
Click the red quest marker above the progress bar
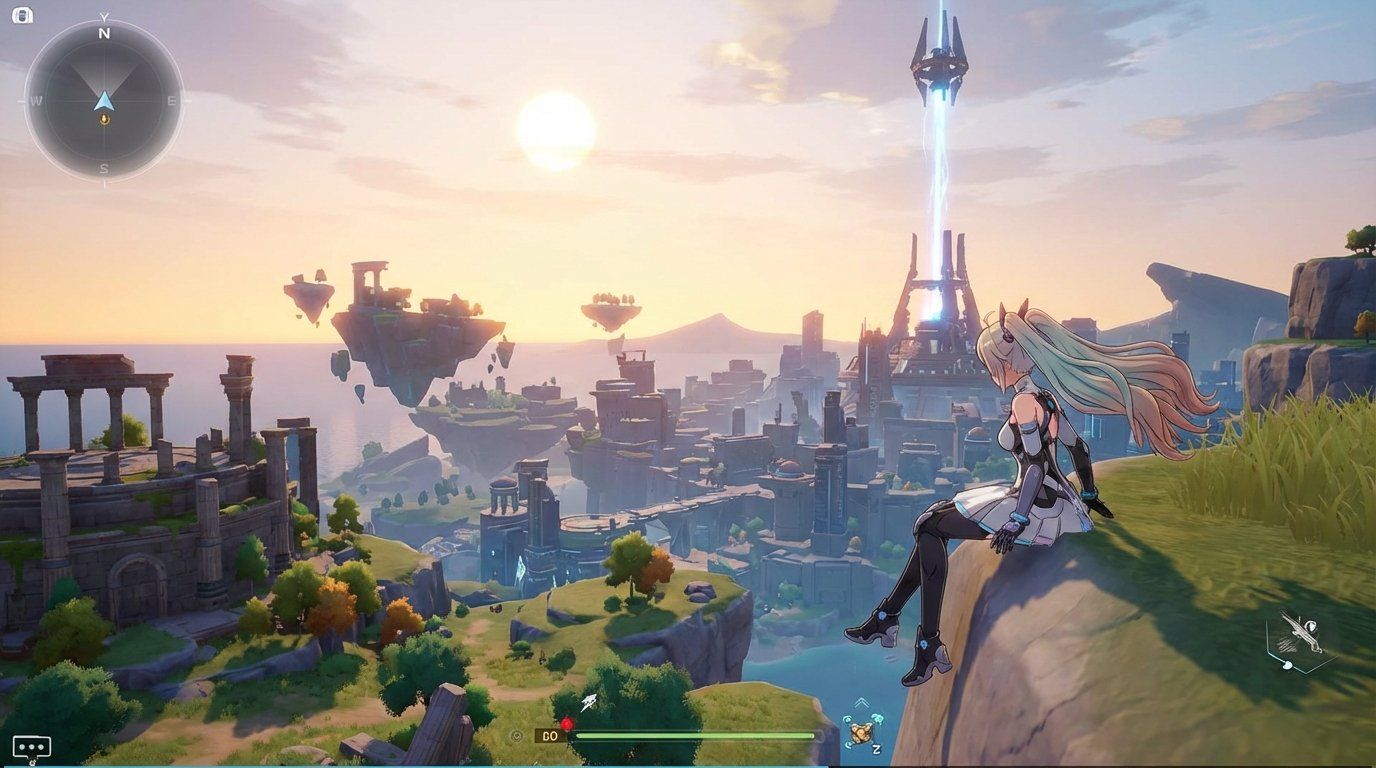[567, 722]
